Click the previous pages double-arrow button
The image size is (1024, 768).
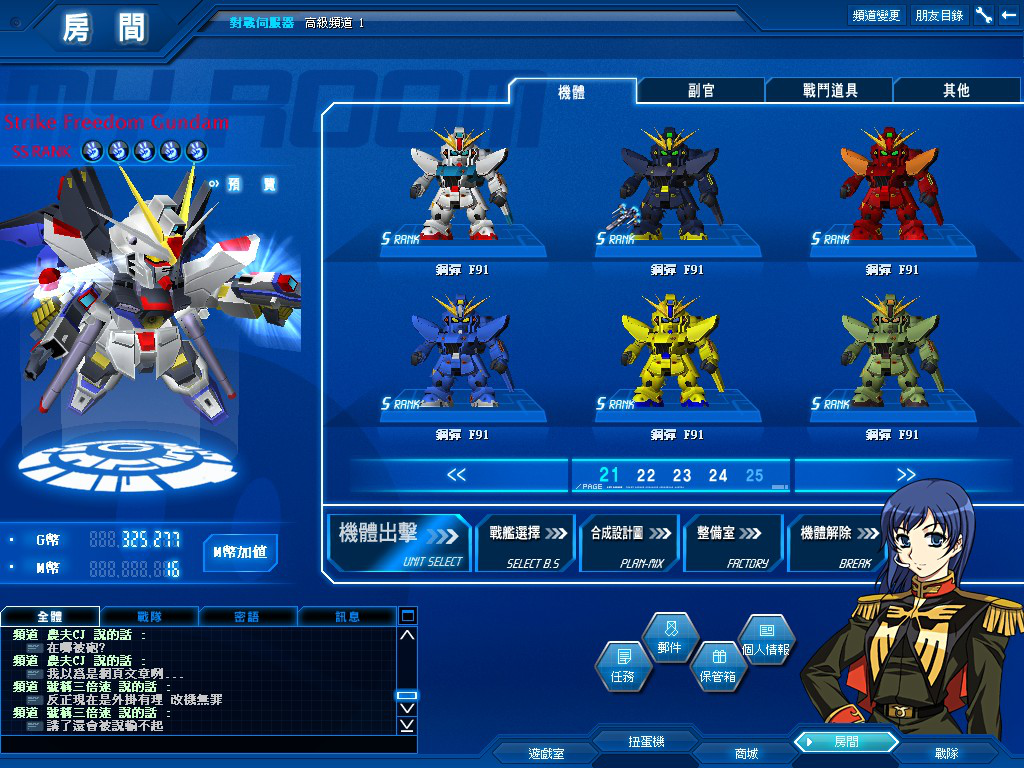click(457, 475)
